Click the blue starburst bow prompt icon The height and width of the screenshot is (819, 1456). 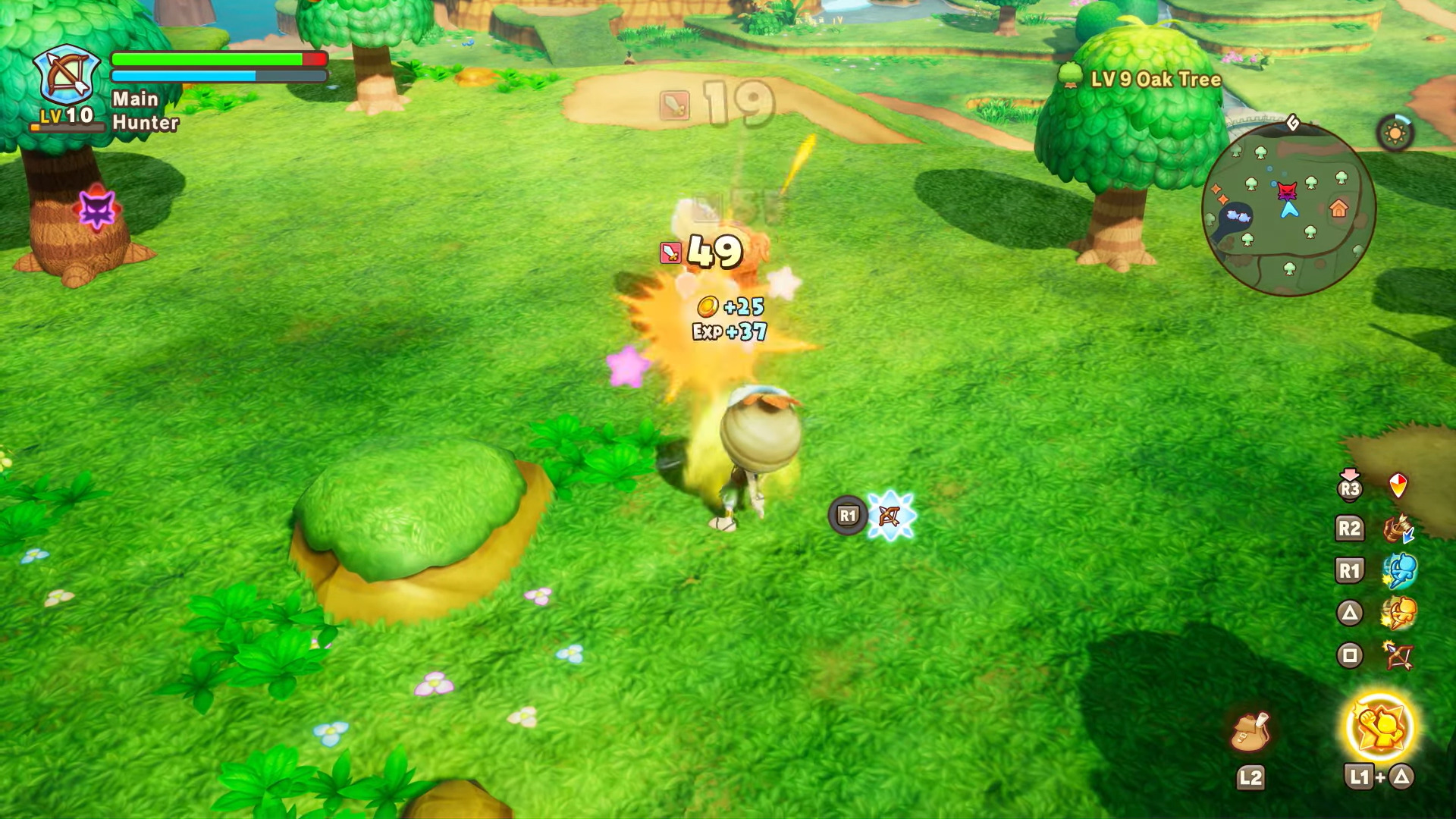[890, 516]
